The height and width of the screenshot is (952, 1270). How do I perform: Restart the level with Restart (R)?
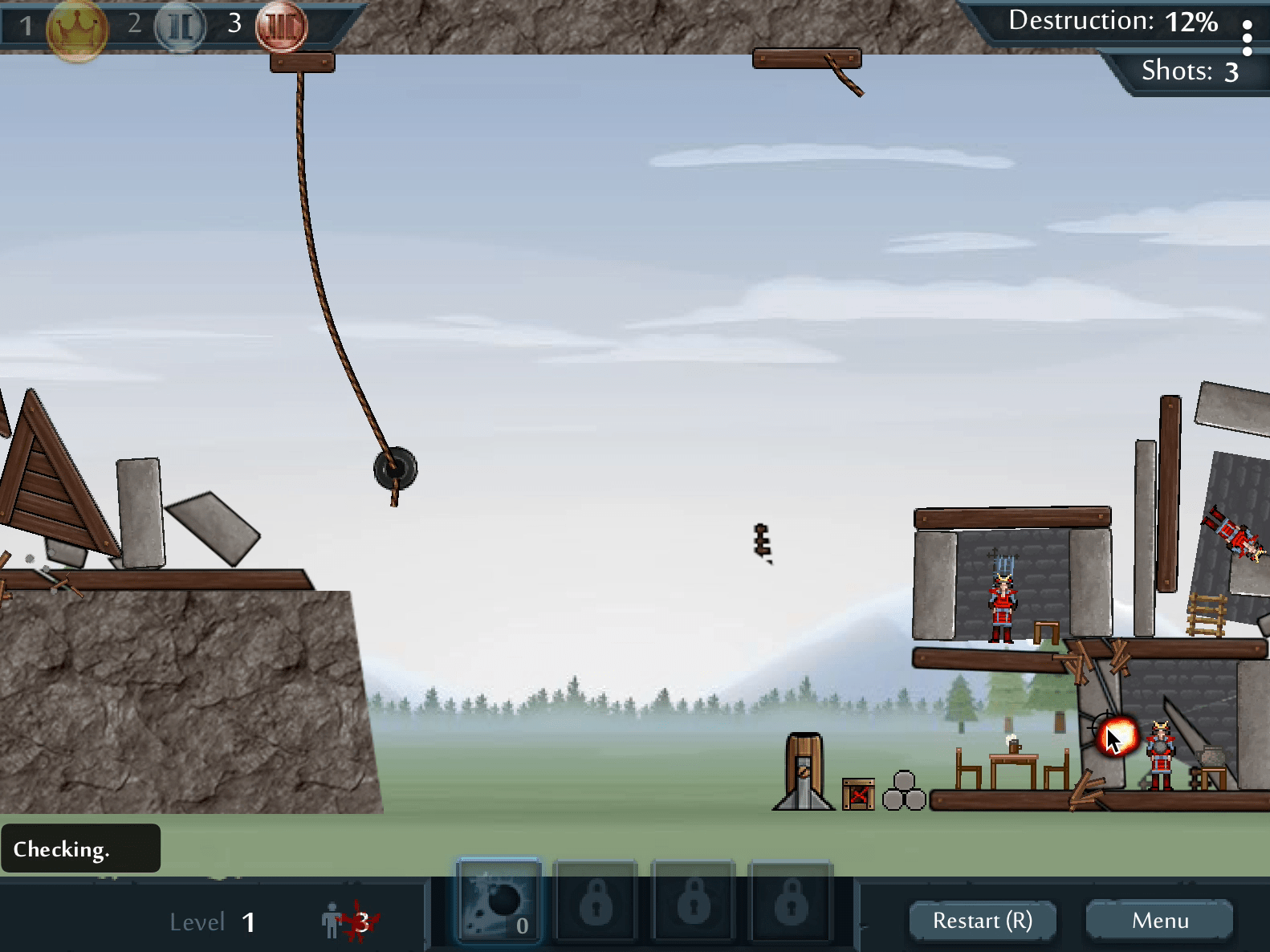point(982,921)
